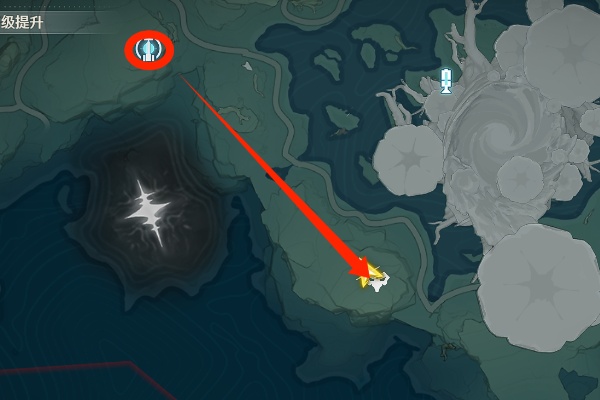Click the small white beacon map marker
This screenshot has width=600, height=400.
pyautogui.click(x=447, y=81)
